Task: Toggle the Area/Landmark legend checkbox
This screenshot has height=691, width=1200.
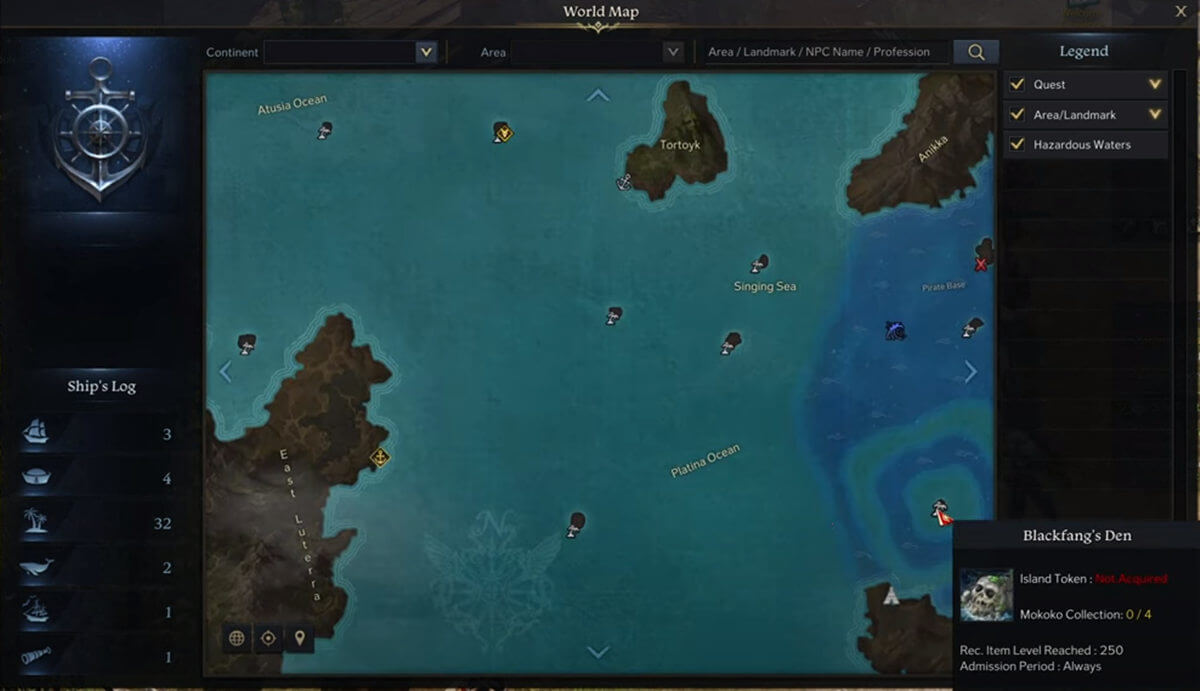Action: click(1017, 115)
